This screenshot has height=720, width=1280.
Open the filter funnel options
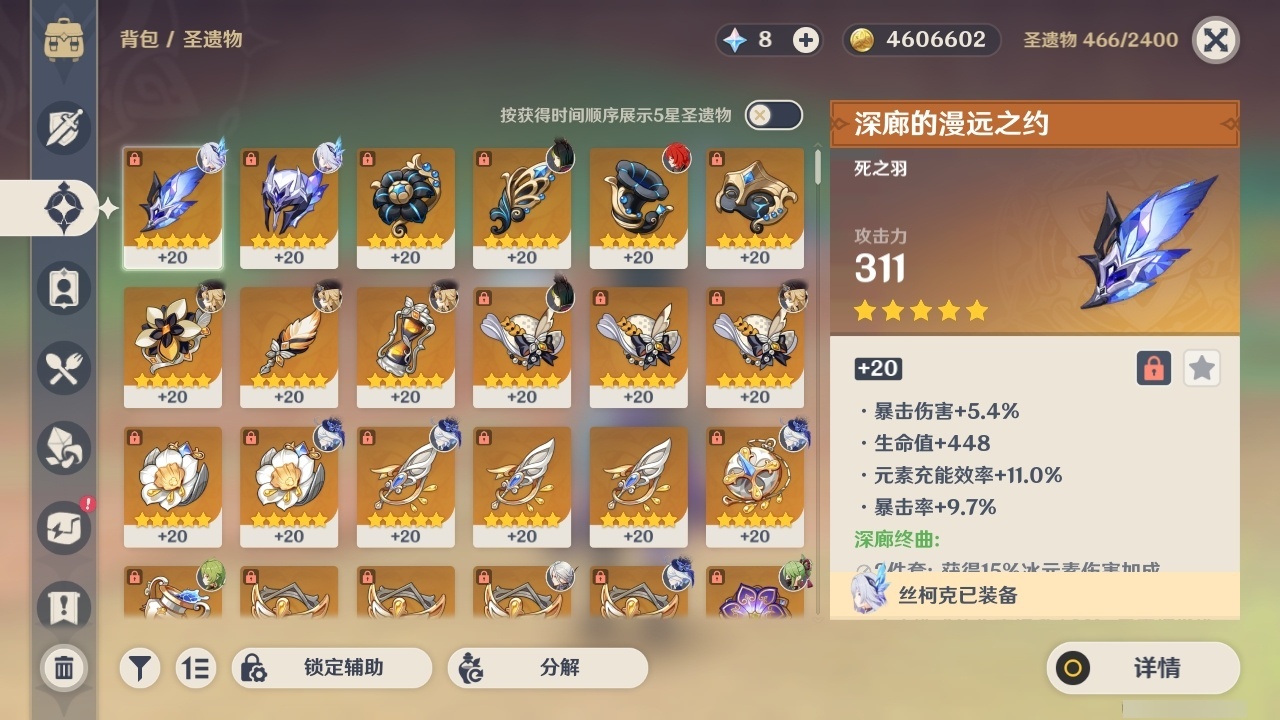(140, 668)
